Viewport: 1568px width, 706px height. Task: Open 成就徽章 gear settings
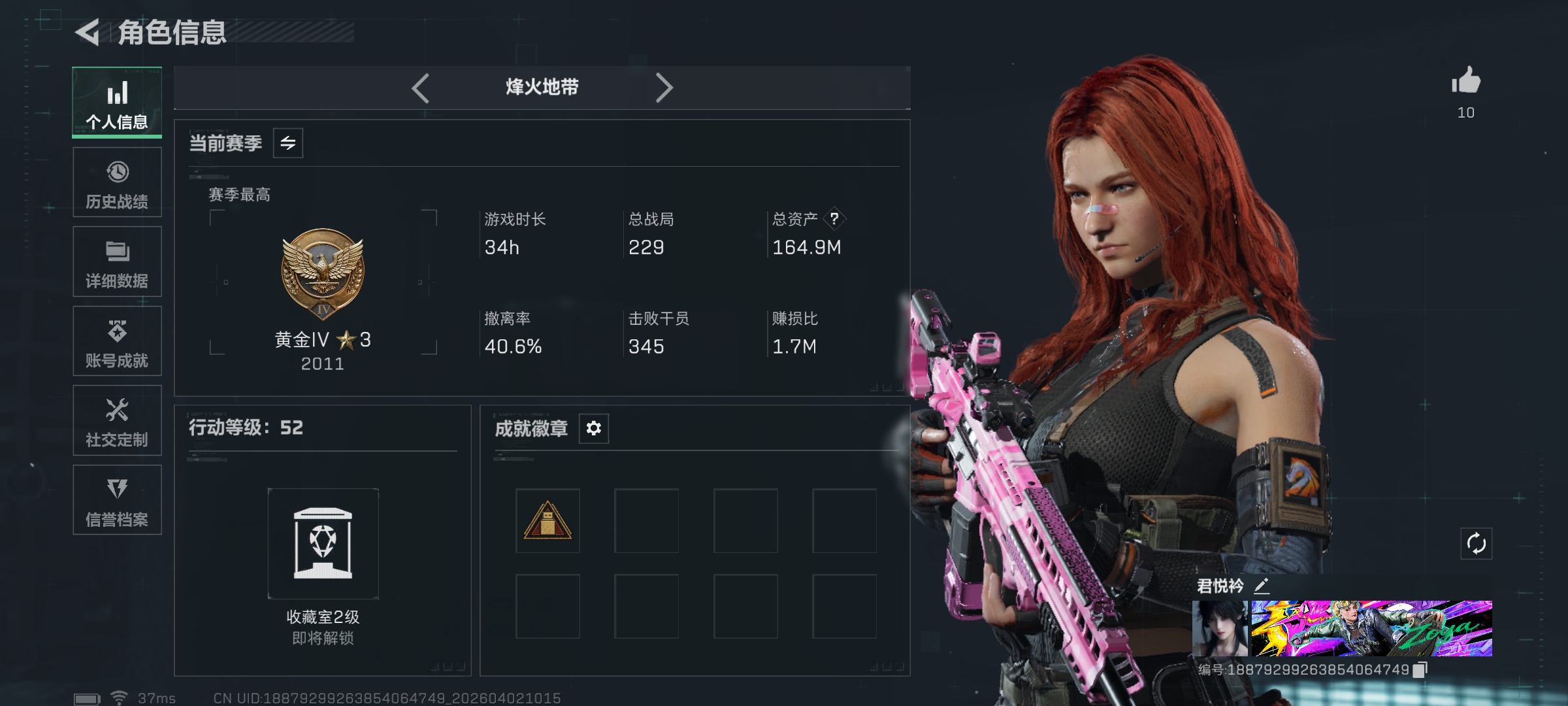594,428
